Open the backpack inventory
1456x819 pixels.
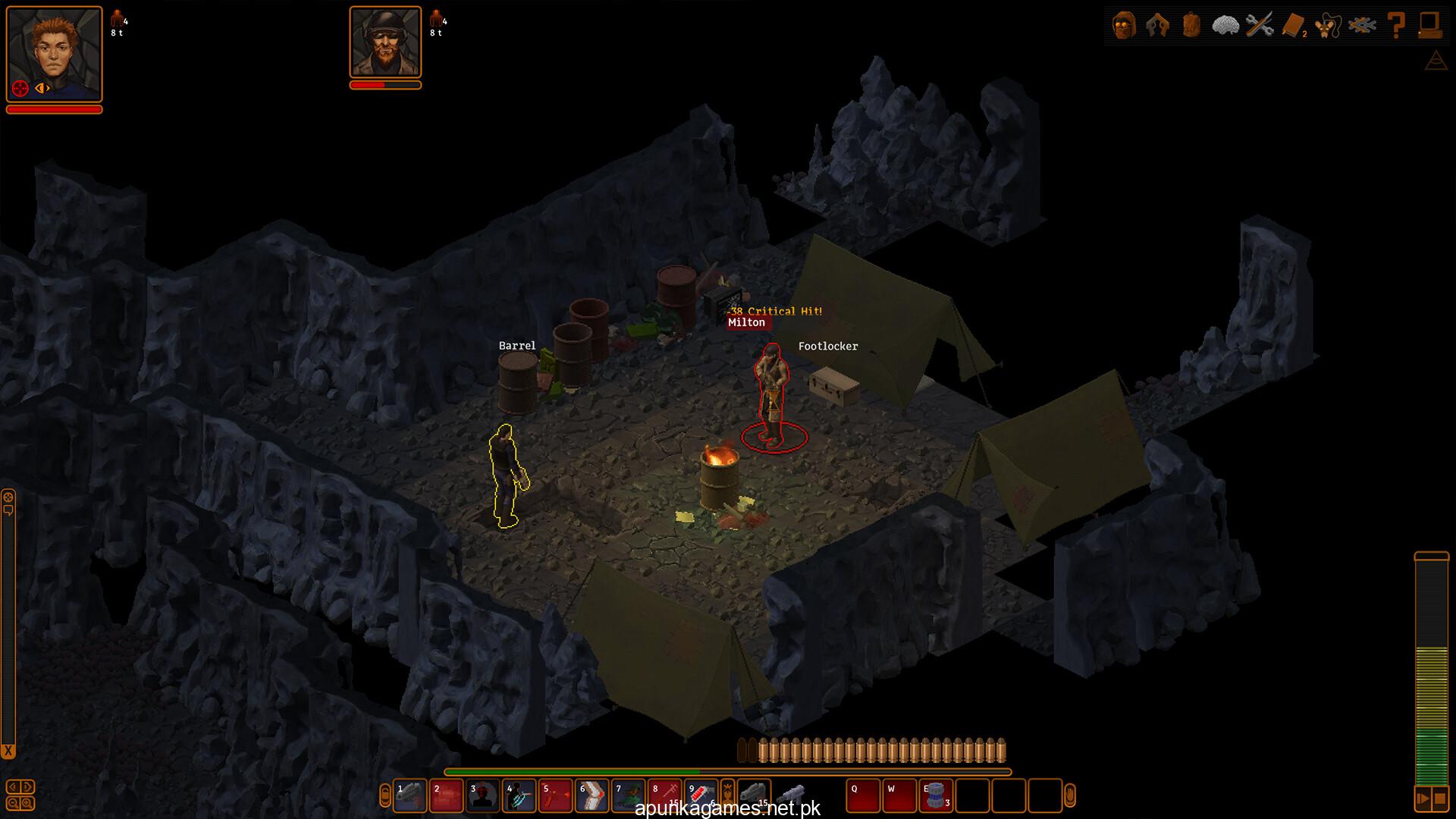pos(1191,26)
